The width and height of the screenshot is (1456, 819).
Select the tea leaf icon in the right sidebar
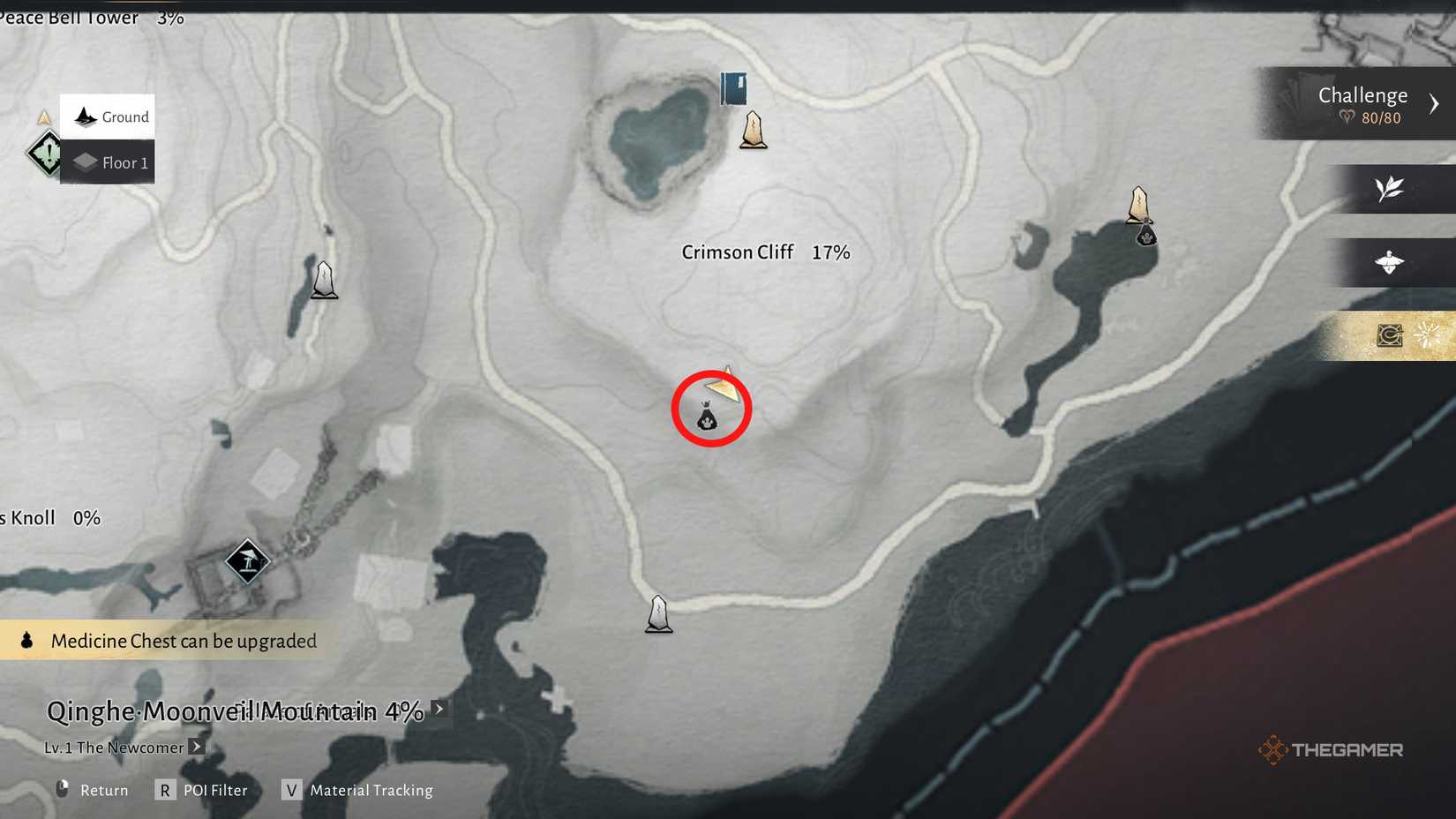pyautogui.click(x=1387, y=189)
